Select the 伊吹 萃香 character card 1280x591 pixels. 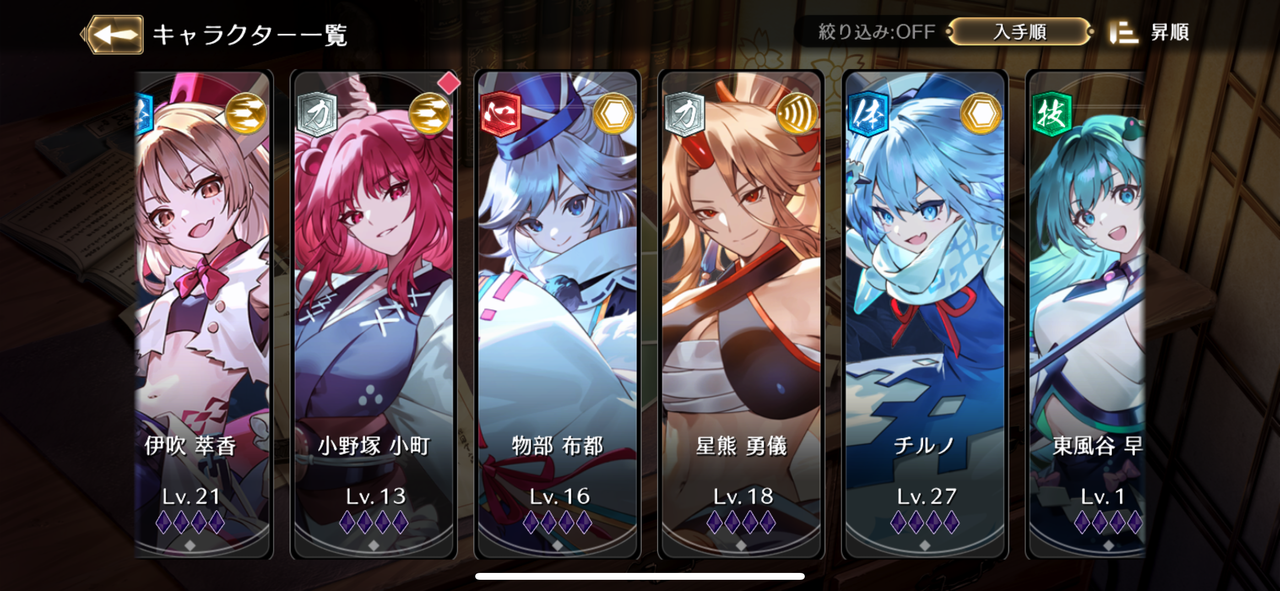(203, 310)
